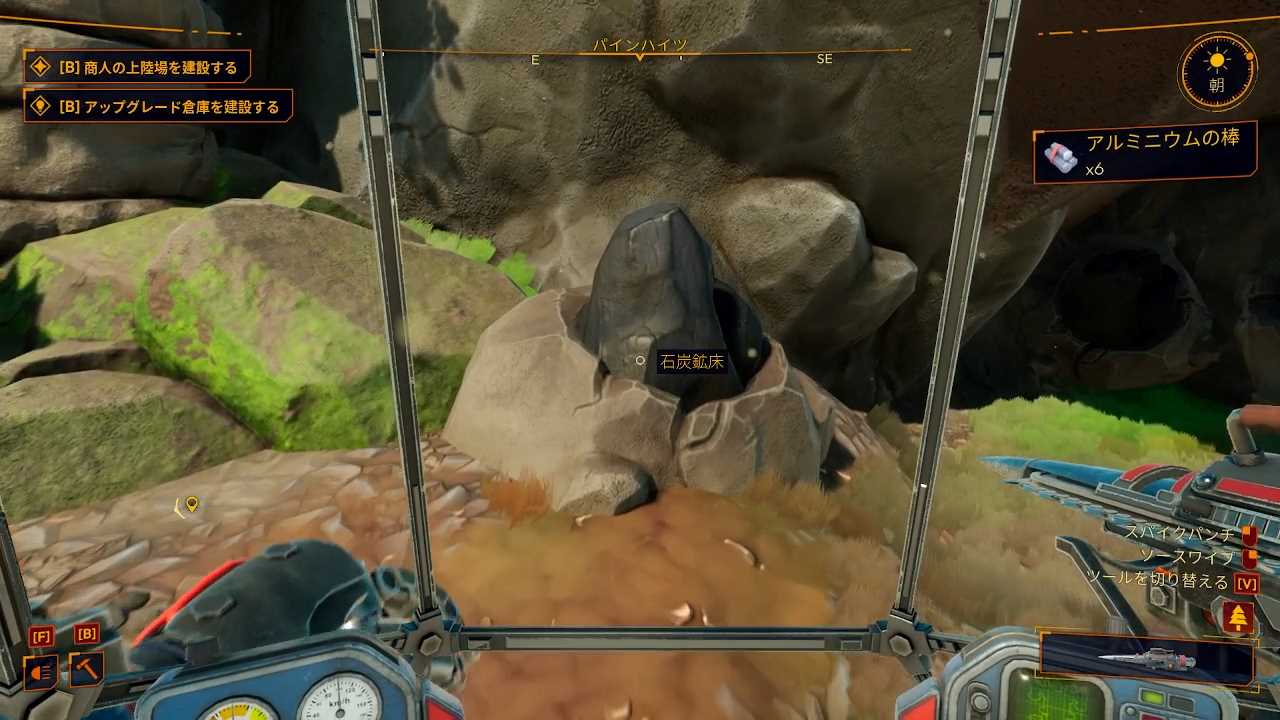Toggle the headlight icon
Viewport: 1280px width, 720px height.
tap(41, 671)
